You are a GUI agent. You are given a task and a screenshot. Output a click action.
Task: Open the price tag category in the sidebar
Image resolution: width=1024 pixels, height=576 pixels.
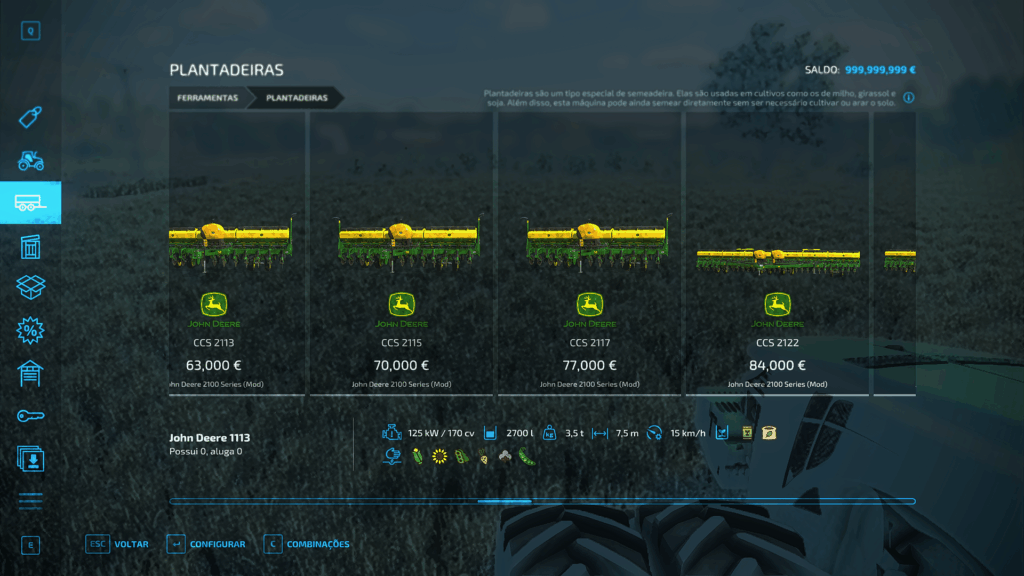tap(31, 118)
